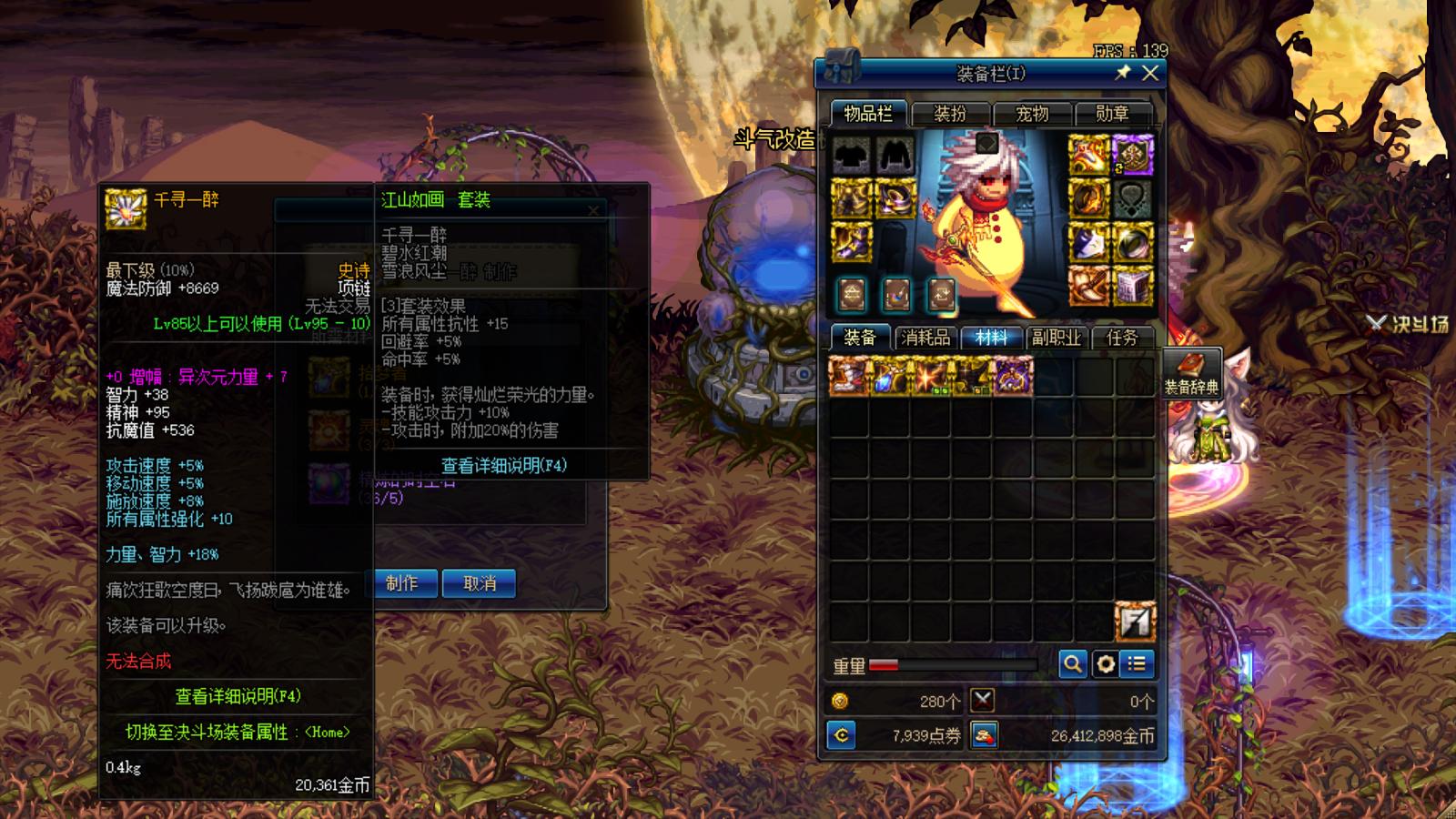Click the 制作 craft button
1456x819 pixels.
402,583
